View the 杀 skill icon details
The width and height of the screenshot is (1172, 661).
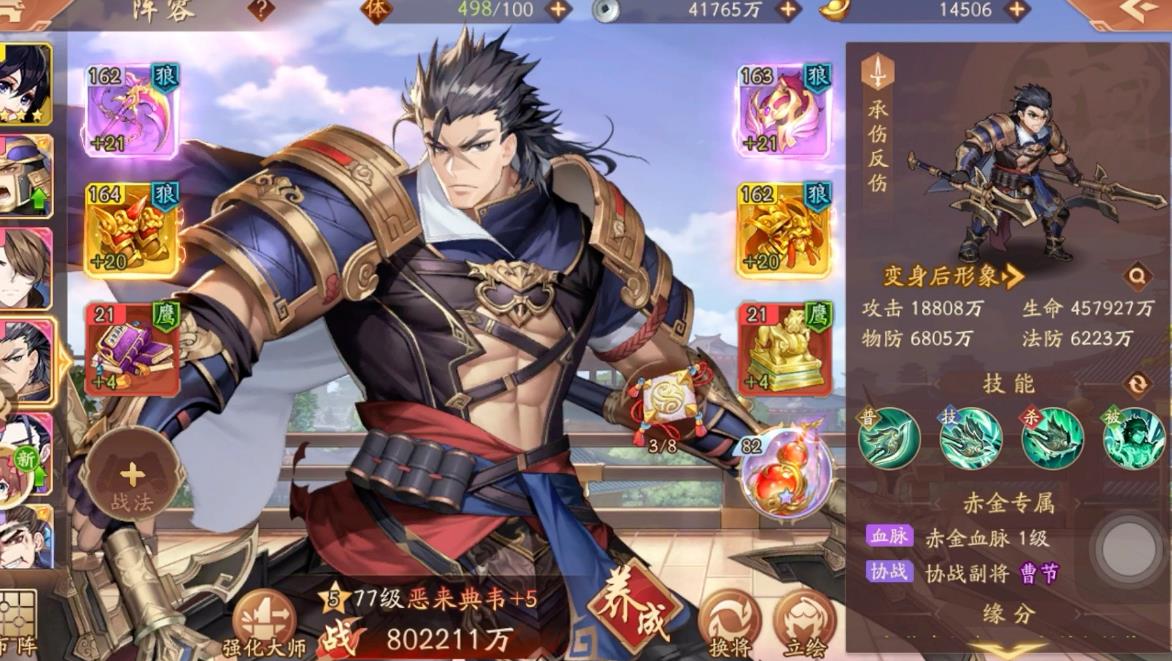1052,439
